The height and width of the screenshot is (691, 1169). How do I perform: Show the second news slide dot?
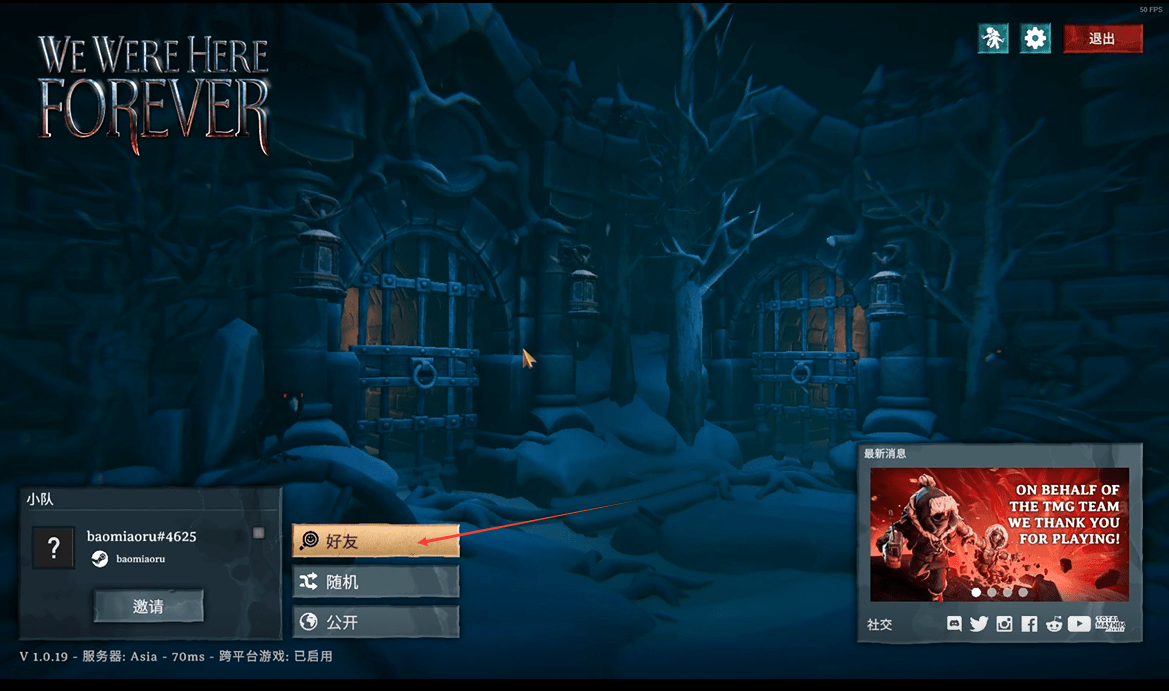coord(991,592)
